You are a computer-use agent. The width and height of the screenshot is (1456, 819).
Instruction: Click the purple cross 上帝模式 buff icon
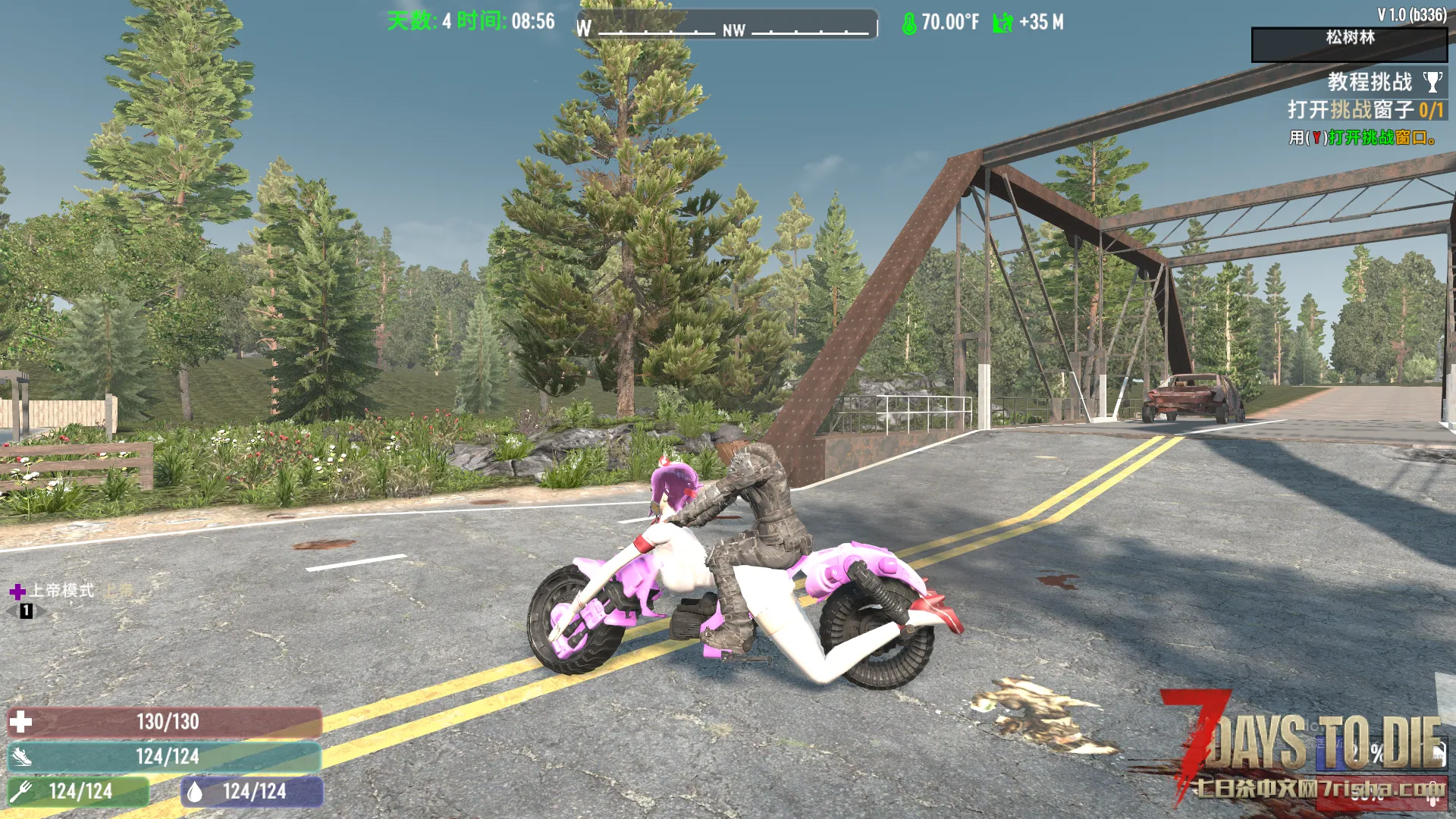tap(17, 591)
